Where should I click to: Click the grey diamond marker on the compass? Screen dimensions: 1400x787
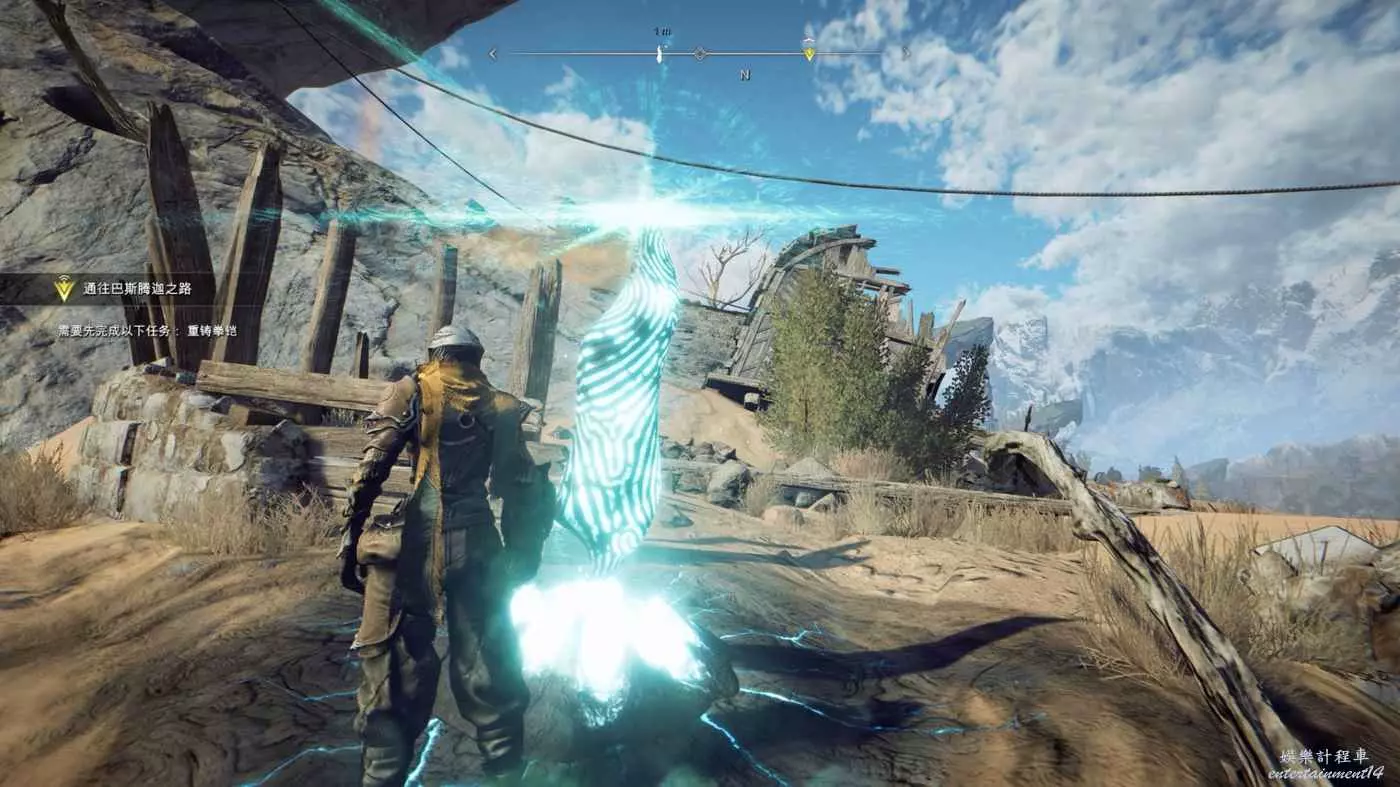[700, 53]
